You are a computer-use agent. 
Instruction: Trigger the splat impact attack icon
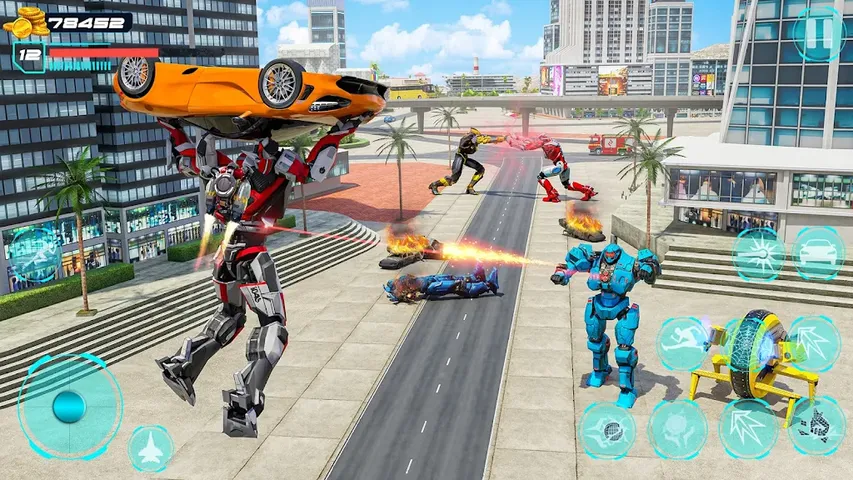pyautogui.click(x=678, y=430)
